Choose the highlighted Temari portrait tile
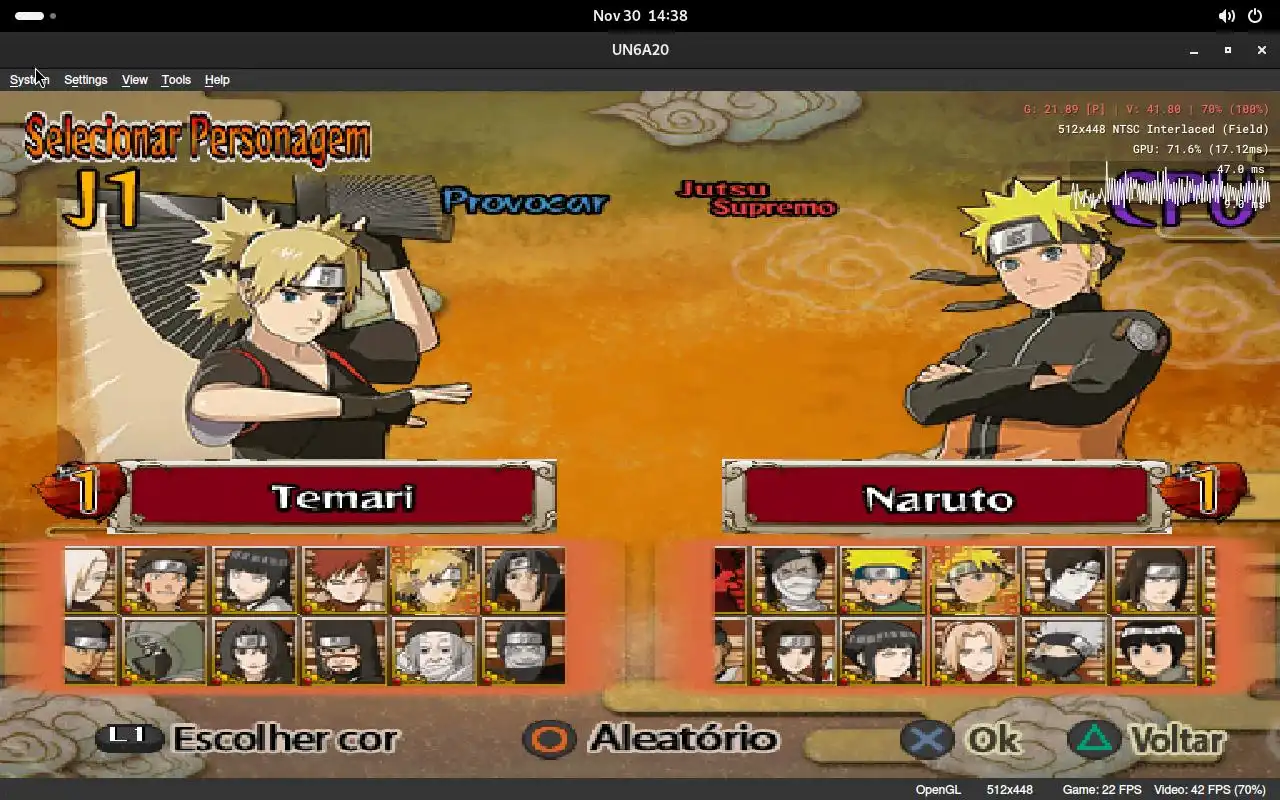The height and width of the screenshot is (800, 1280). (433, 579)
